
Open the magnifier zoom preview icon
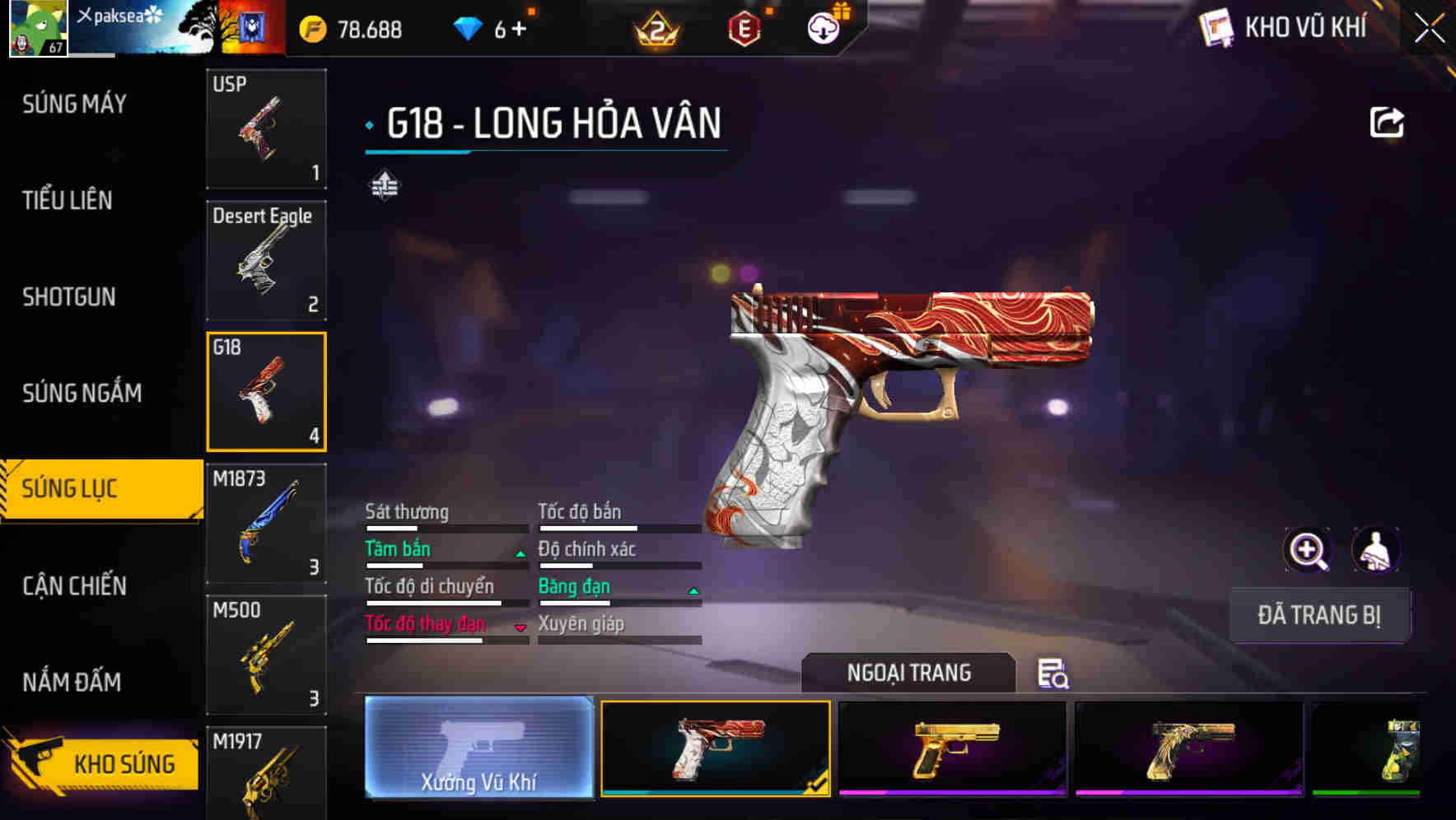click(1308, 550)
